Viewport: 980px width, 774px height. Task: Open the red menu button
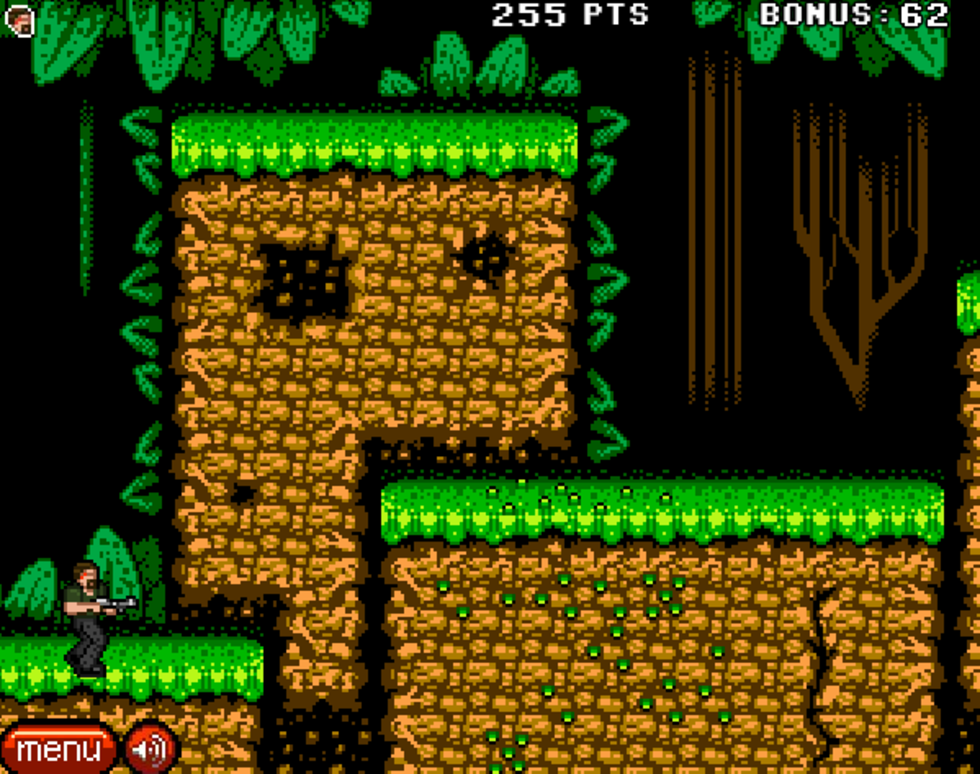[x=57, y=749]
